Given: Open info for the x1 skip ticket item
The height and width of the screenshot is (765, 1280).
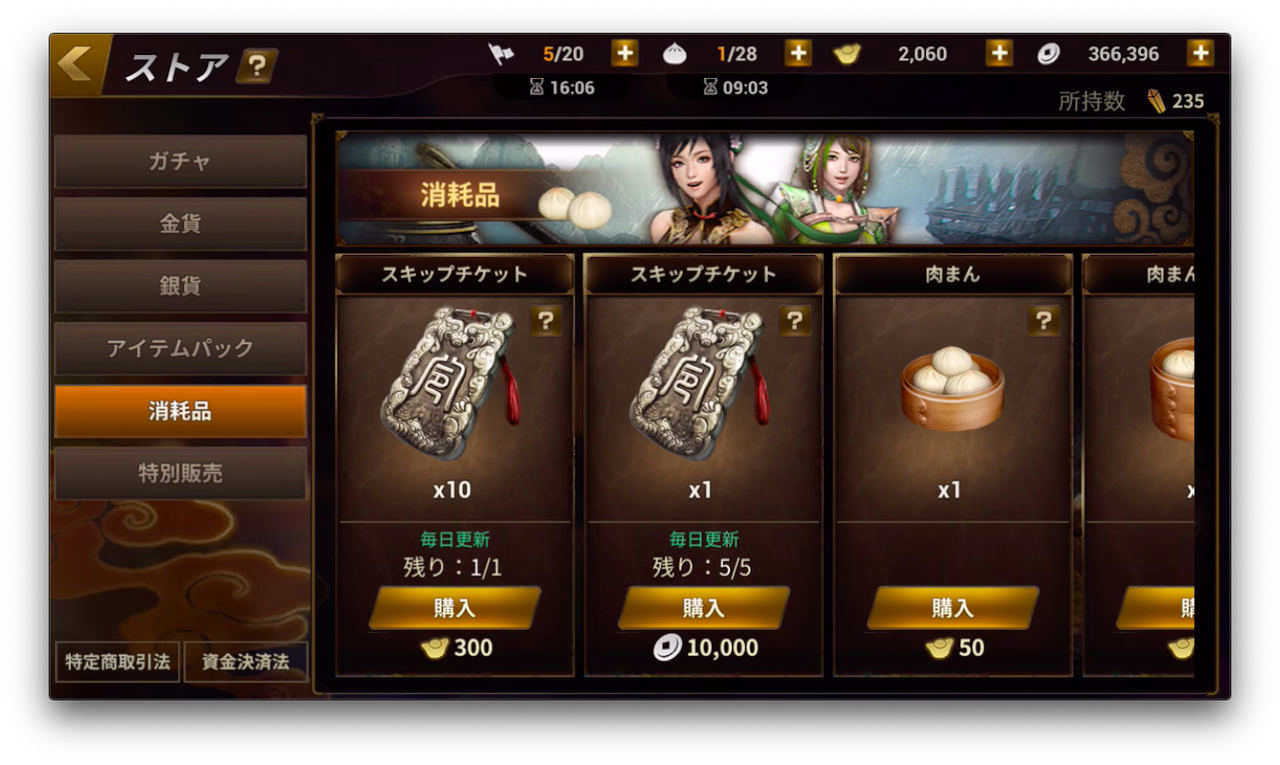Looking at the screenshot, I should 795,320.
